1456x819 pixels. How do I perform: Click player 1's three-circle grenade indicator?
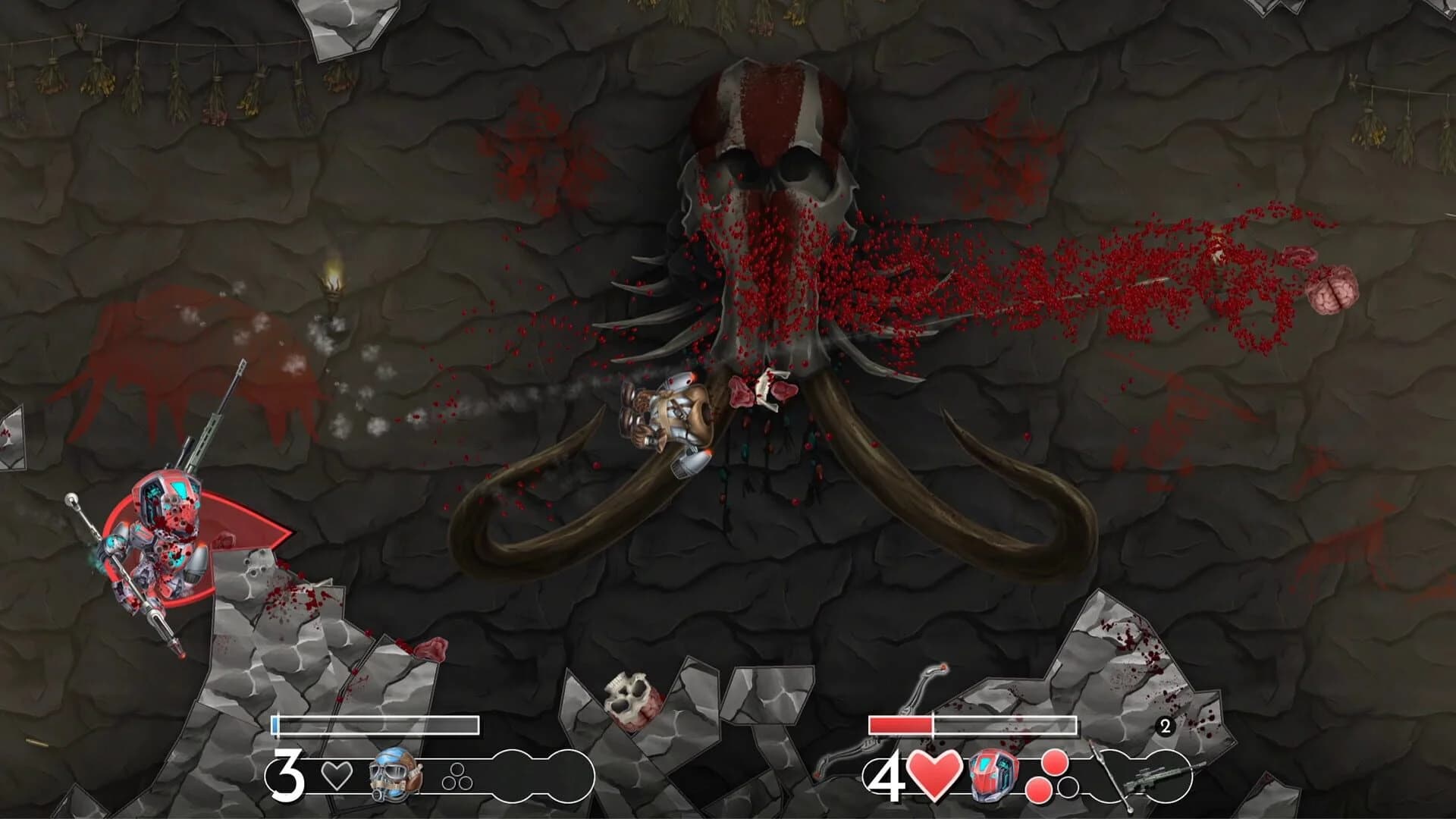tap(458, 776)
